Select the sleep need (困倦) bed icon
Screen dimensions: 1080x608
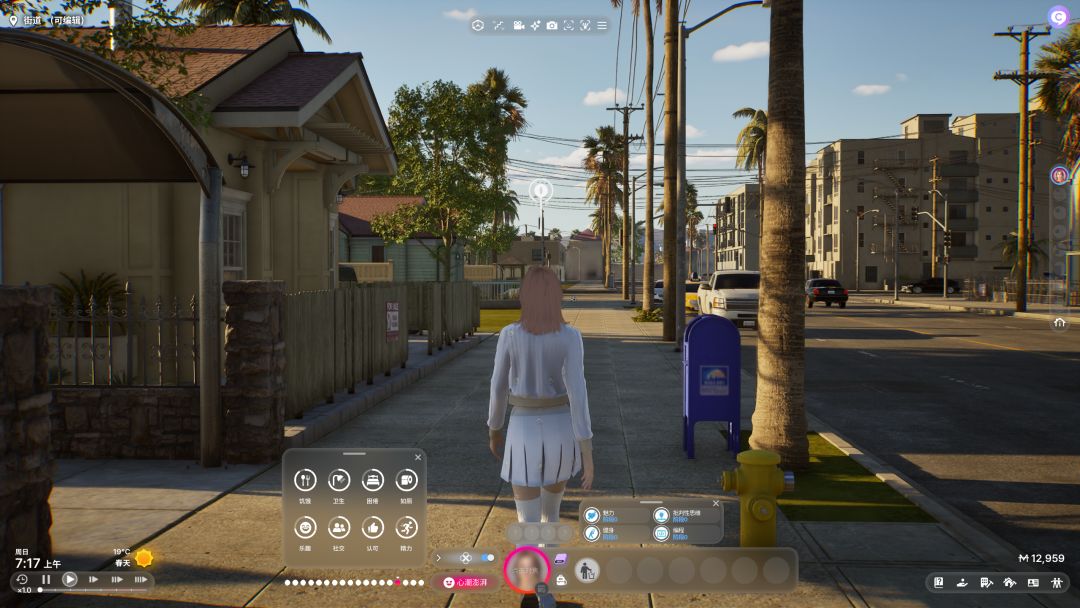373,480
